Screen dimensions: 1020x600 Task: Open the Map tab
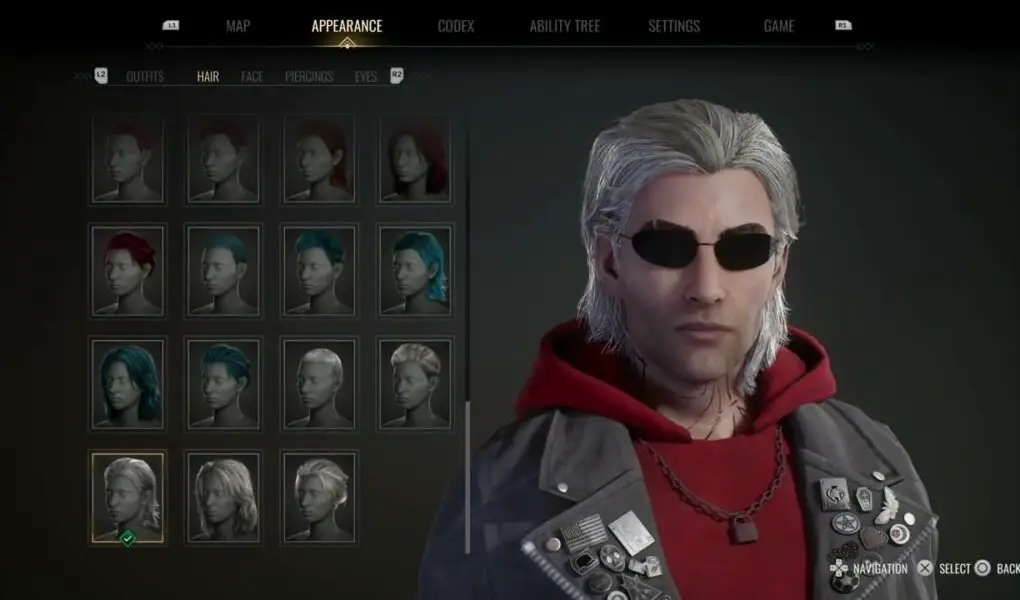coord(237,26)
